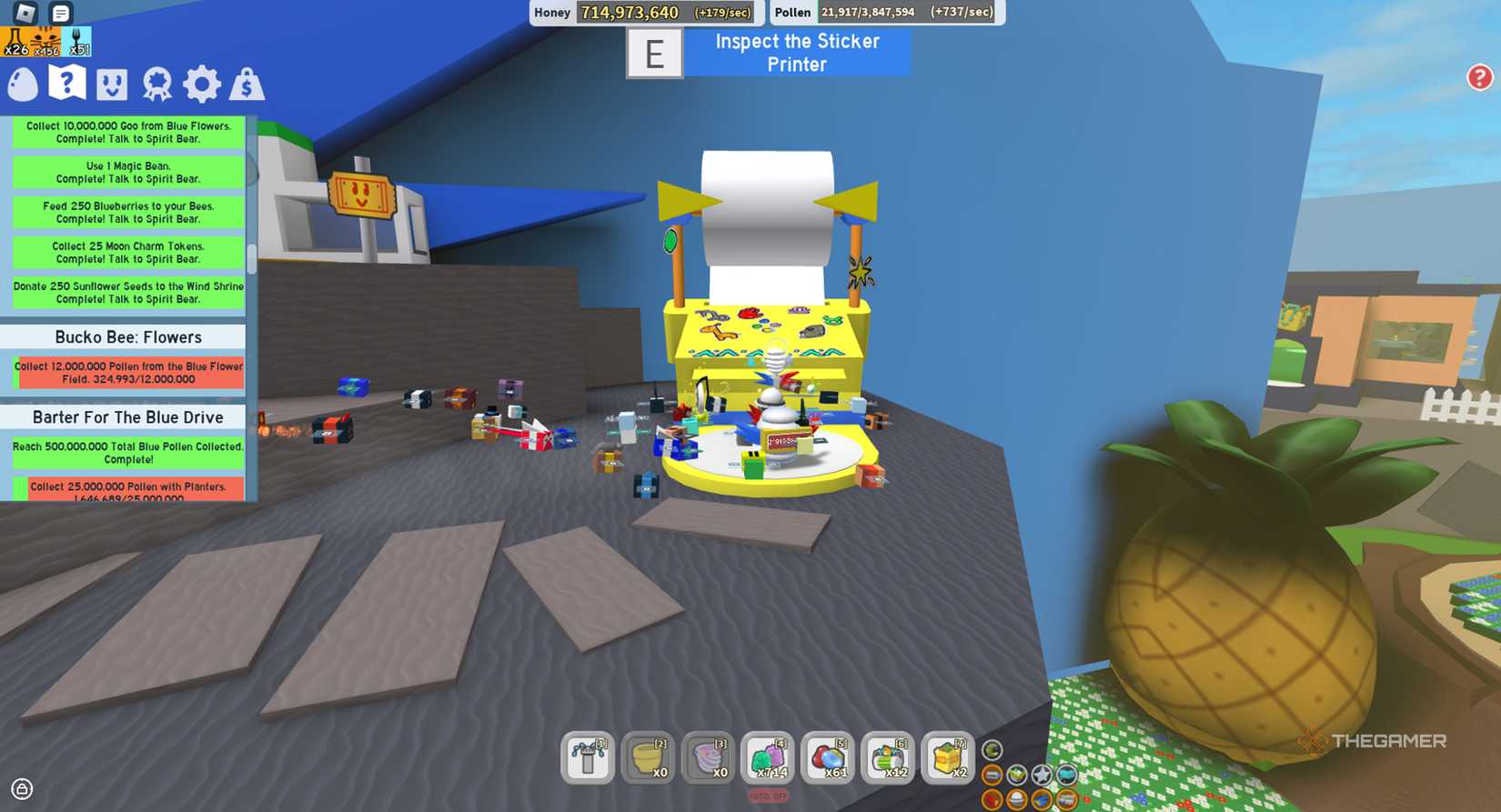This screenshot has height=812, width=1501.
Task: Open the Roblox chat icon
Action: [59, 12]
